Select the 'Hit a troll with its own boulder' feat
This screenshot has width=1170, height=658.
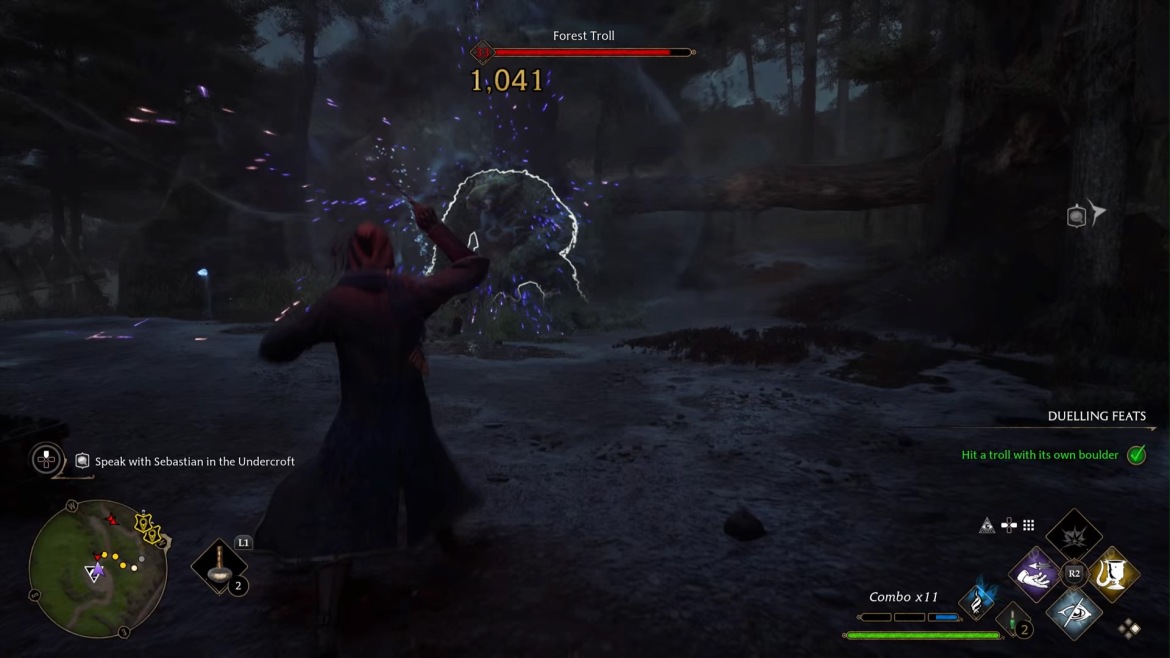point(1040,455)
